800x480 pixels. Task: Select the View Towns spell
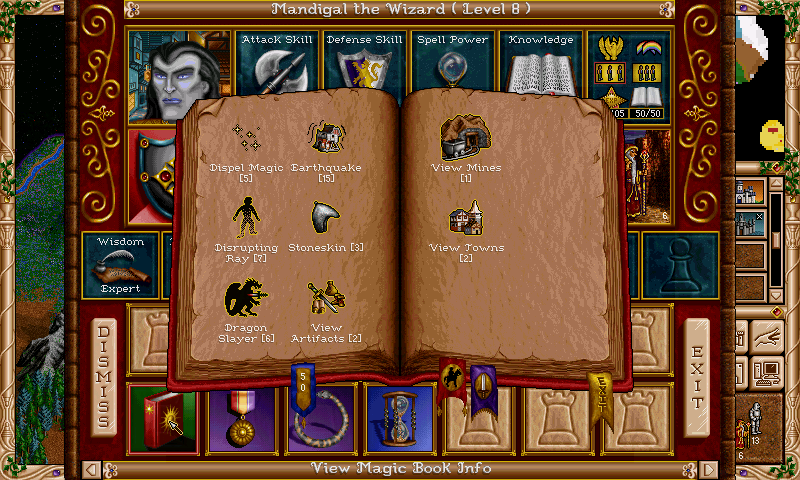click(465, 222)
